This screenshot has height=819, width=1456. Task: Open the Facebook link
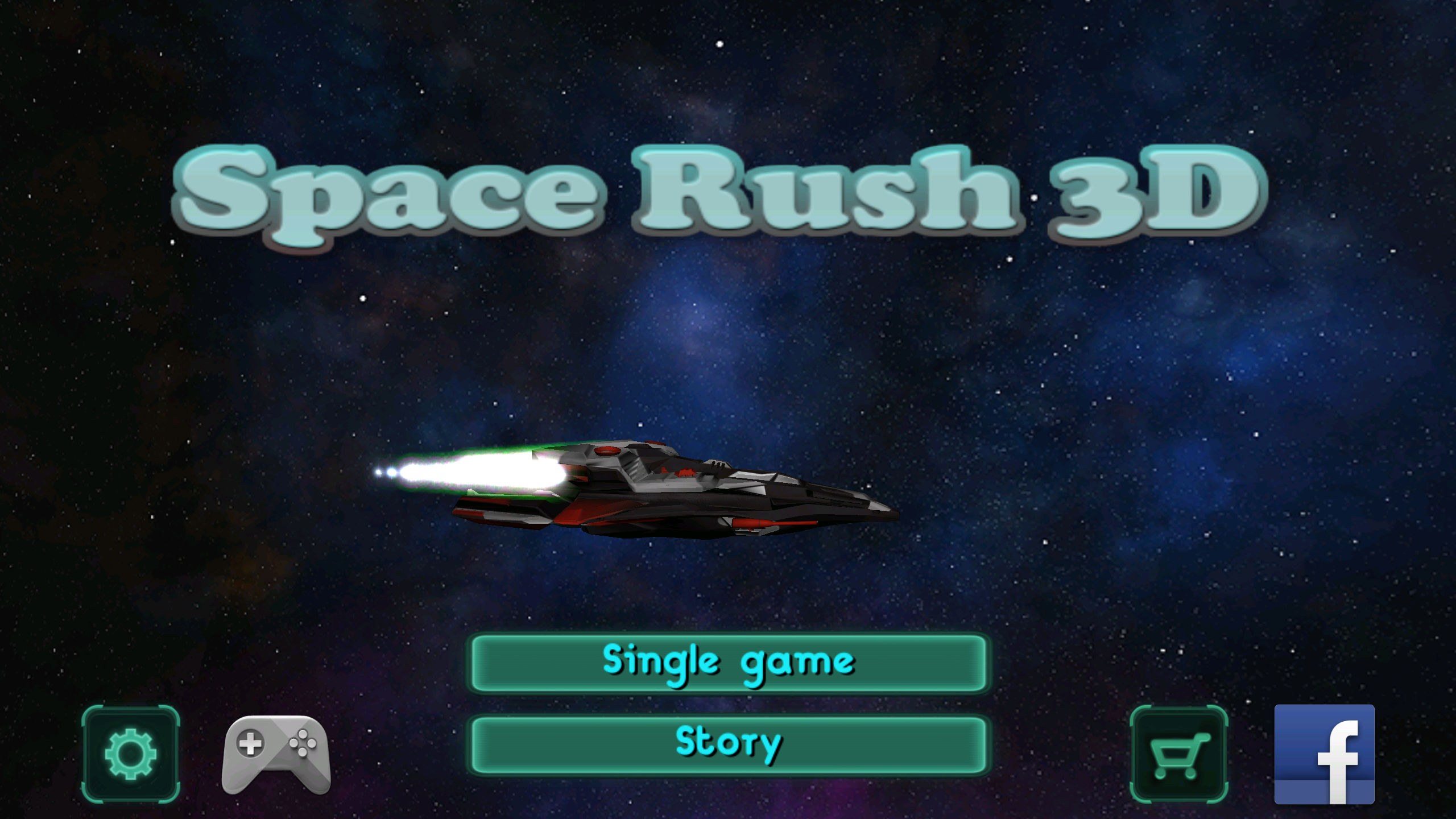pyautogui.click(x=1324, y=754)
